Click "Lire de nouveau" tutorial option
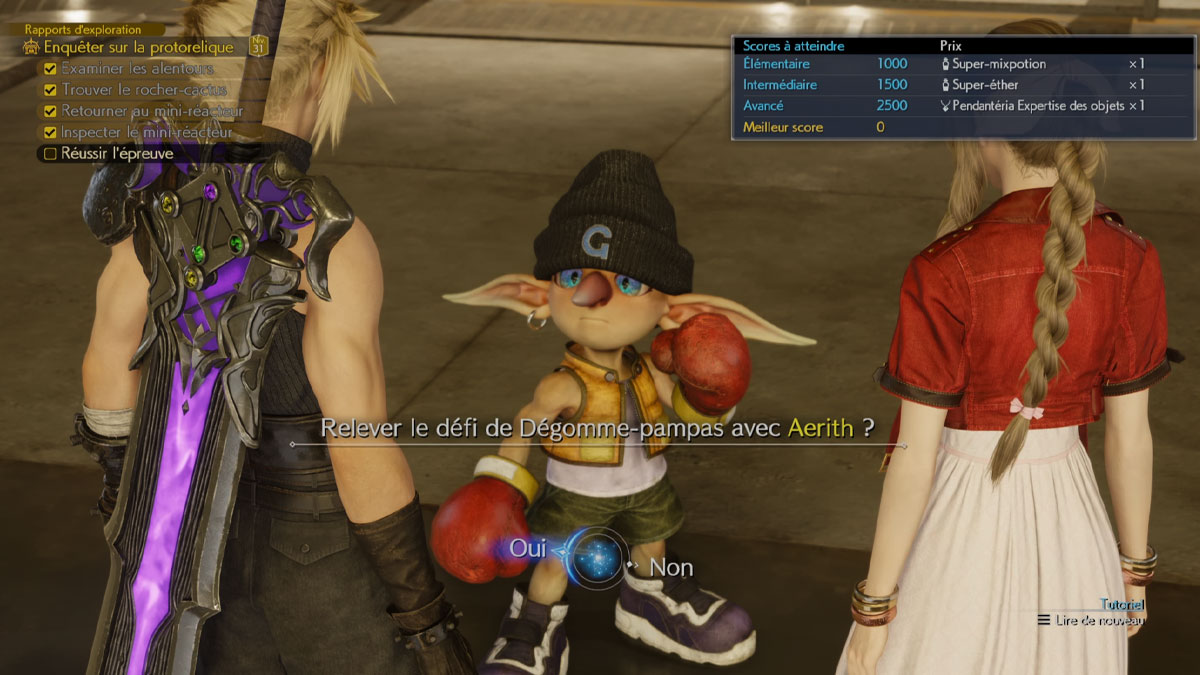The image size is (1200, 675). [x=1099, y=620]
